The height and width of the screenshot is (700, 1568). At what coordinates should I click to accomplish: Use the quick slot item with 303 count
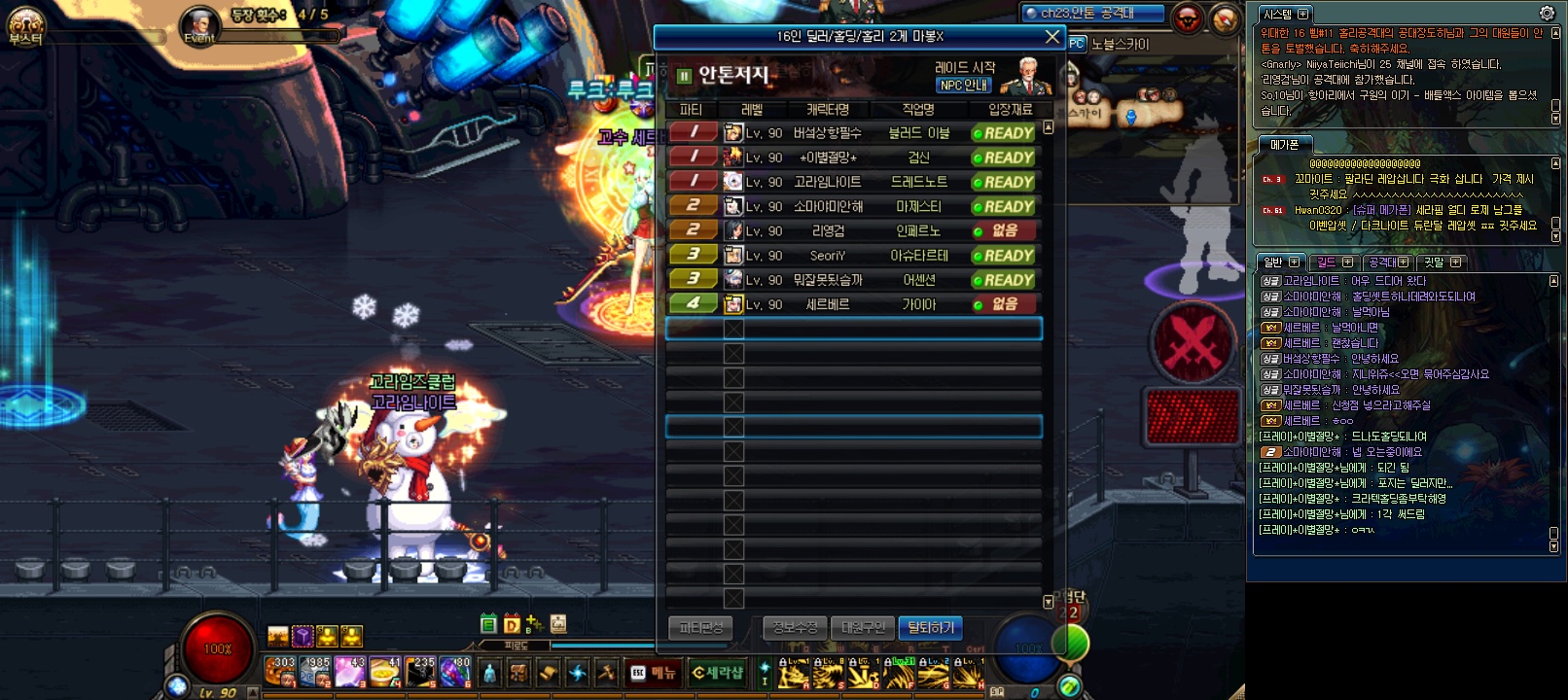pos(280,672)
